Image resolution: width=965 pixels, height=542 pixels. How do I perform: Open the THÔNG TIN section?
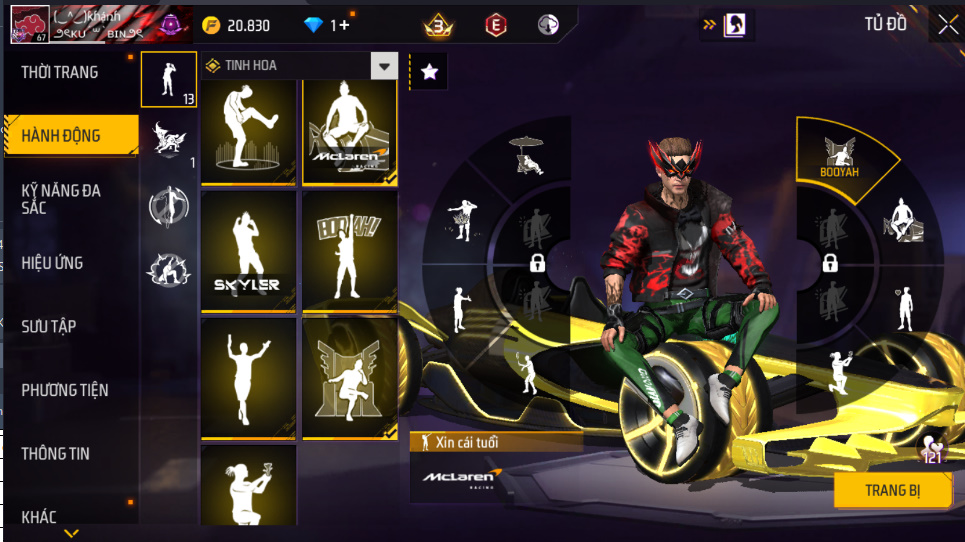[56, 453]
